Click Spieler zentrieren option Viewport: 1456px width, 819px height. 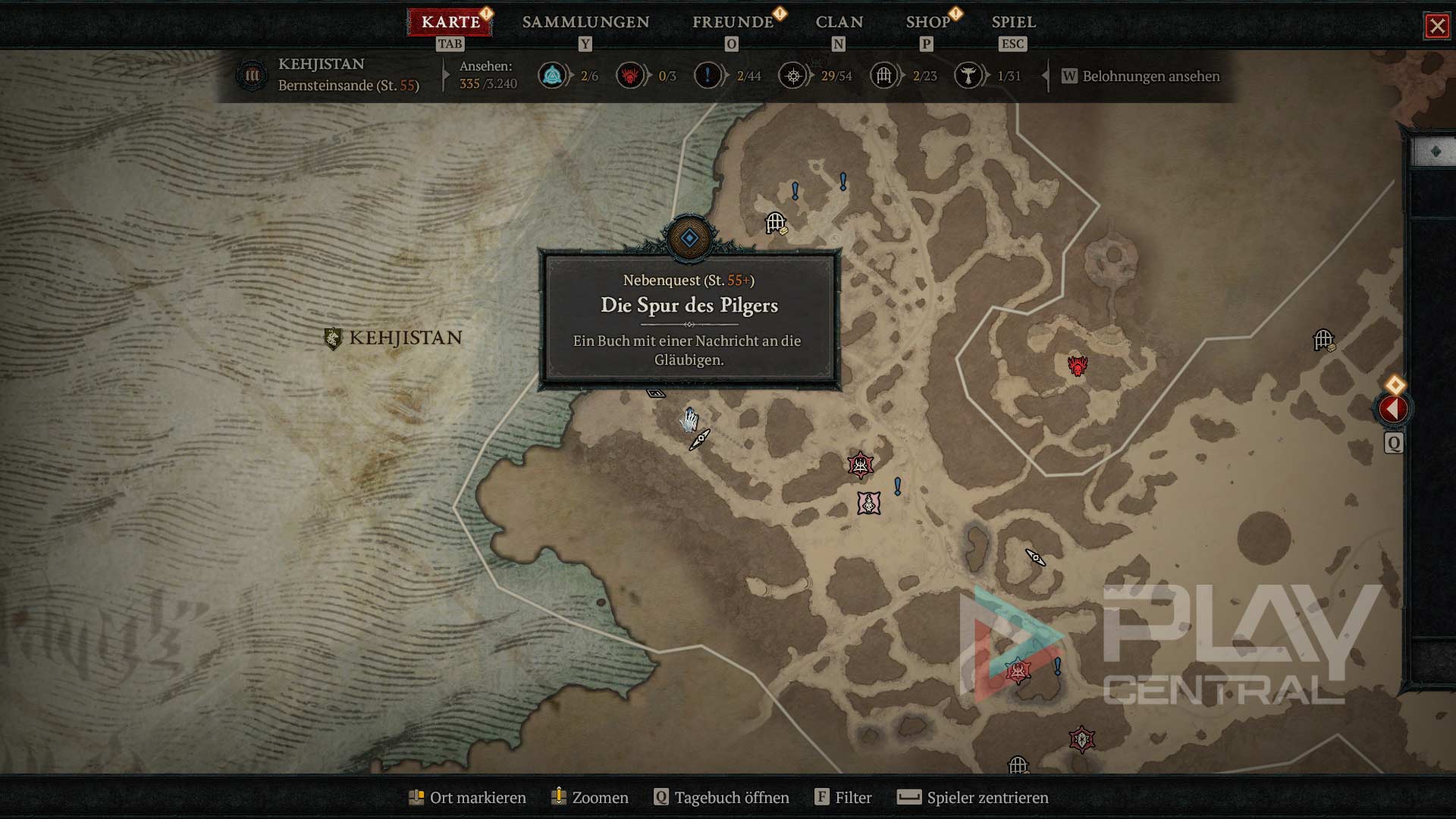973,798
